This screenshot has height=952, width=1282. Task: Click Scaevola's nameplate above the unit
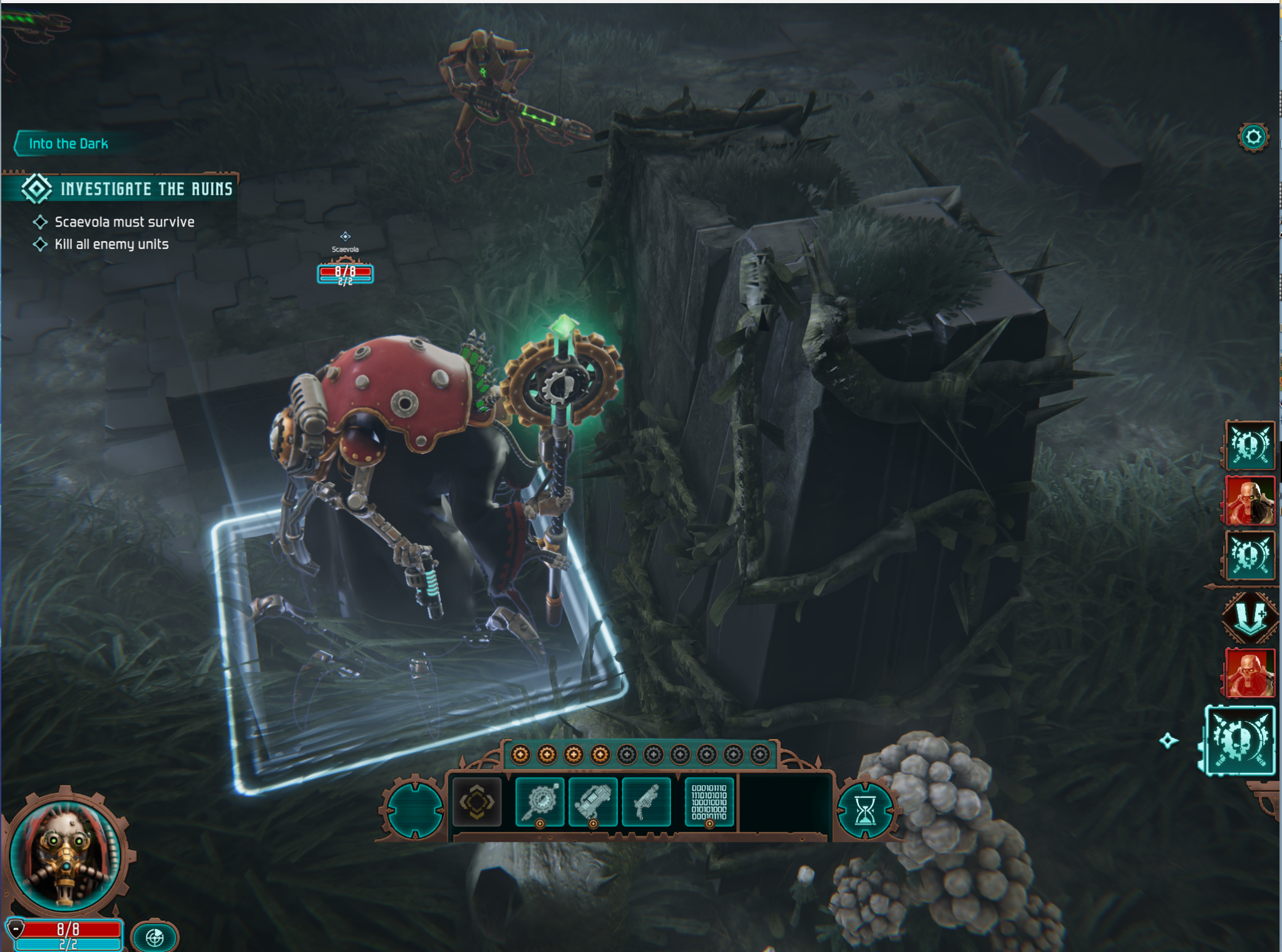(345, 249)
